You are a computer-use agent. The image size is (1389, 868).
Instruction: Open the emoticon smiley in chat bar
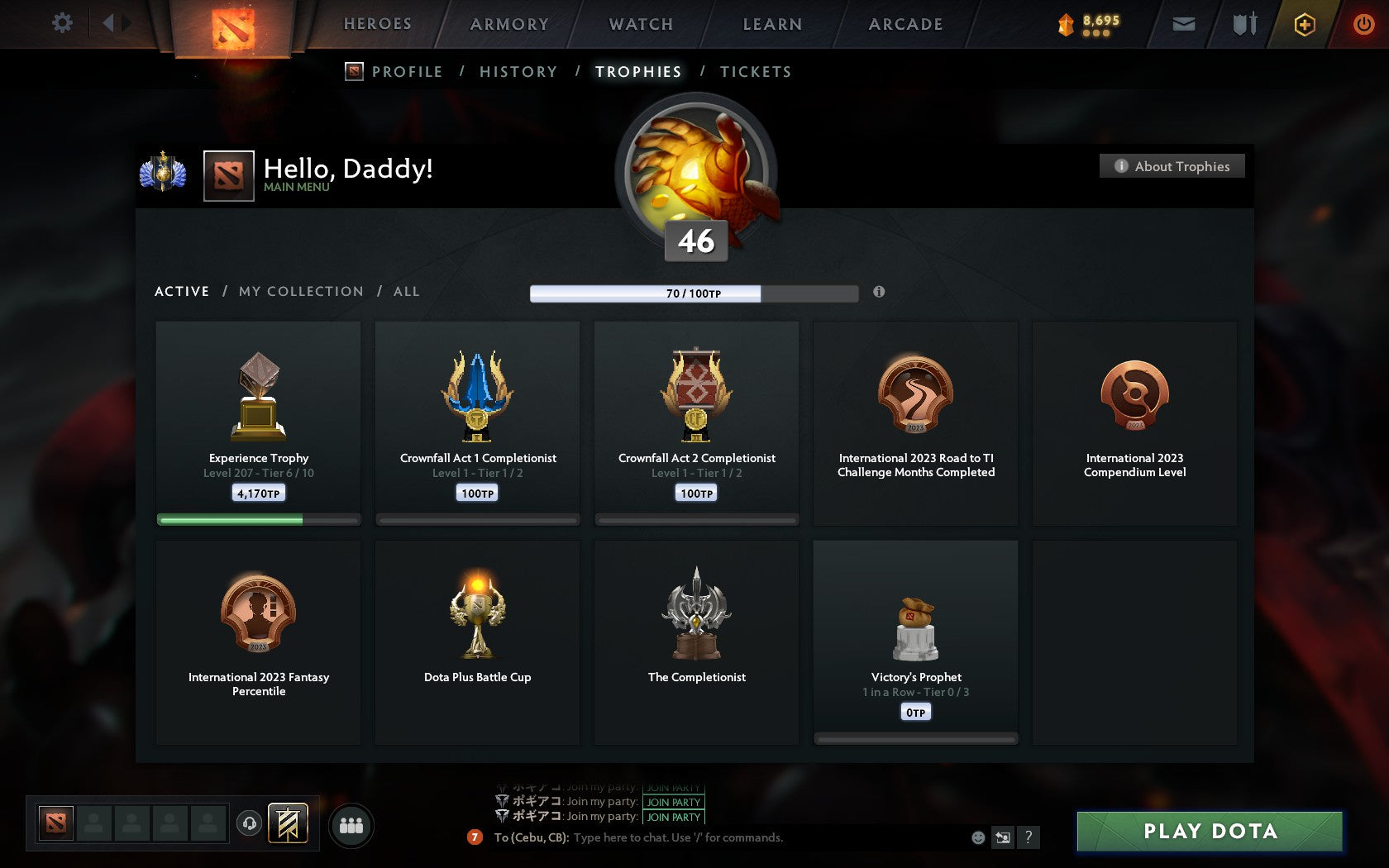click(x=979, y=837)
